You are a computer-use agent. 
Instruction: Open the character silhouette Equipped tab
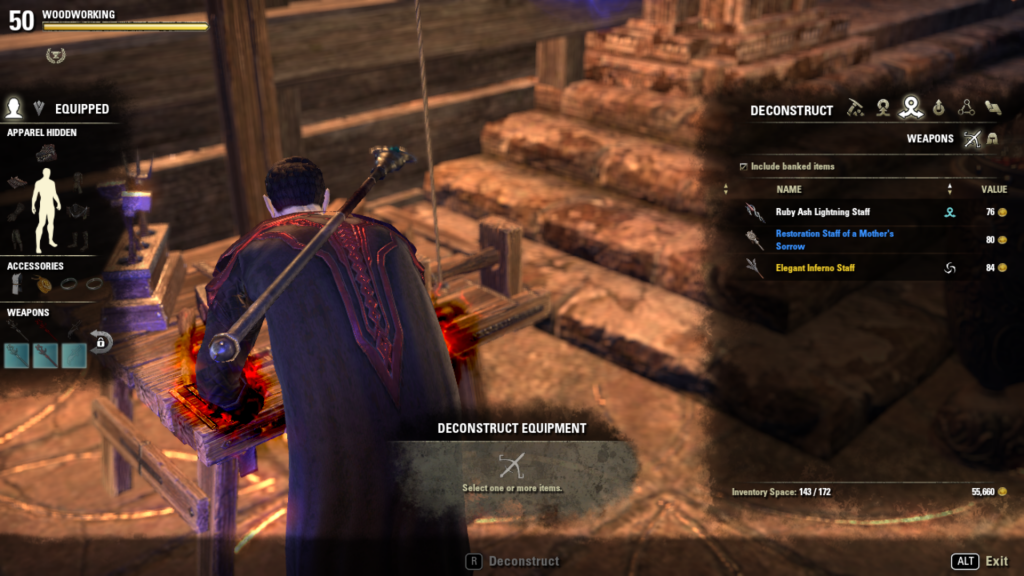pyautogui.click(x=15, y=108)
